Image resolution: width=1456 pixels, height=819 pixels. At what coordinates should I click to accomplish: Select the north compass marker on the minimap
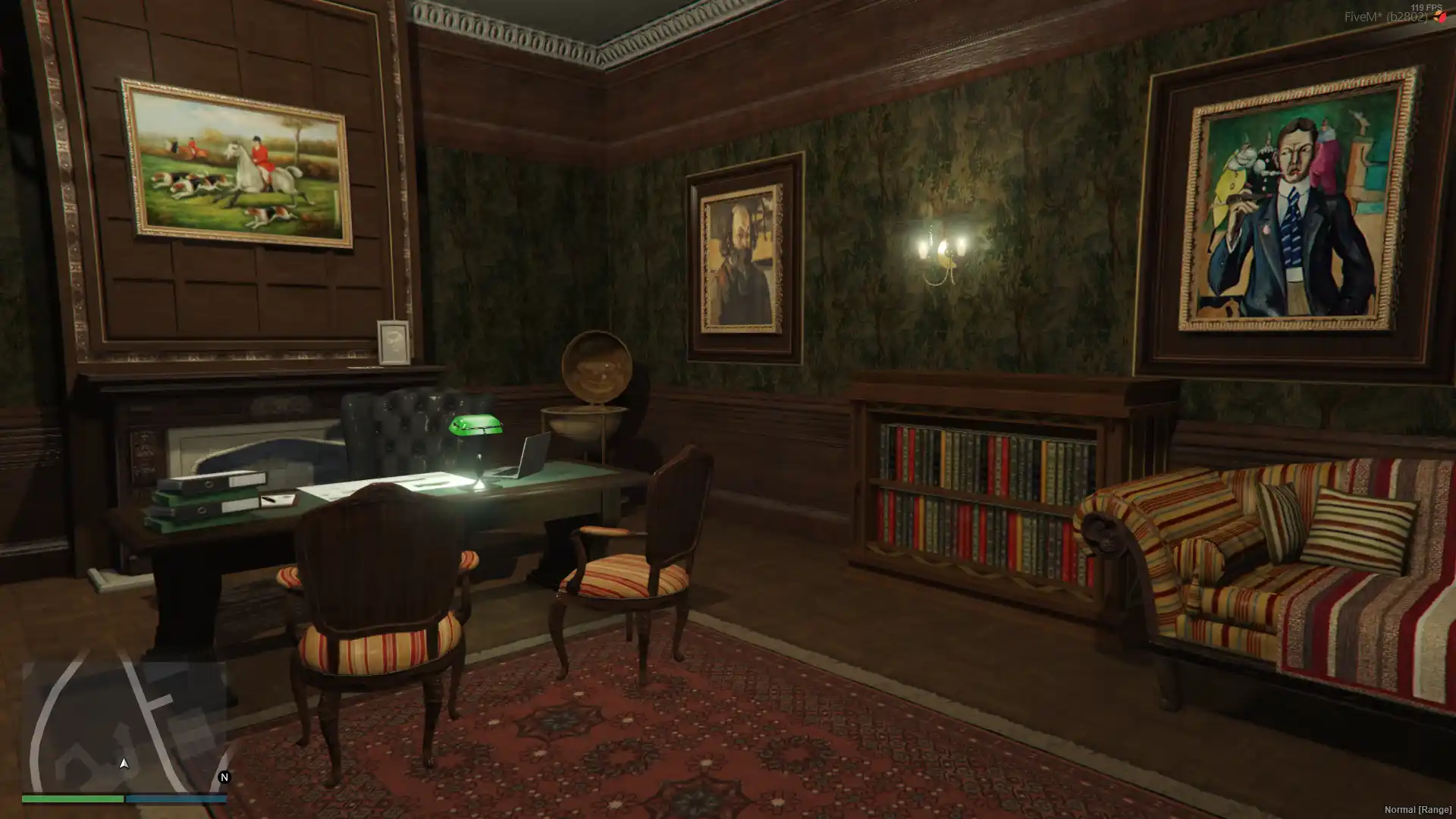[x=224, y=777]
